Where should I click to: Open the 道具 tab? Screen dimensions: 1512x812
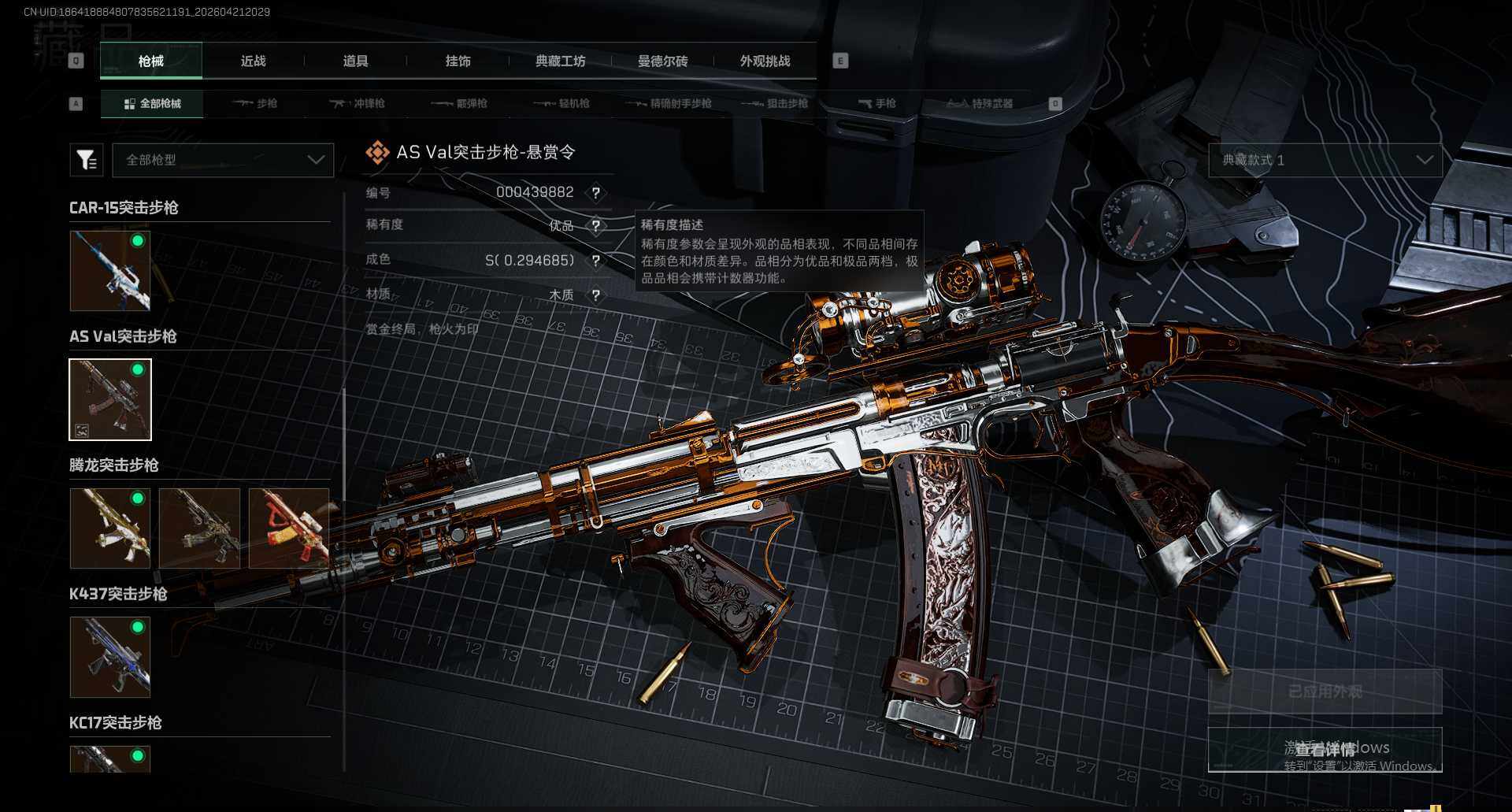pyautogui.click(x=355, y=61)
